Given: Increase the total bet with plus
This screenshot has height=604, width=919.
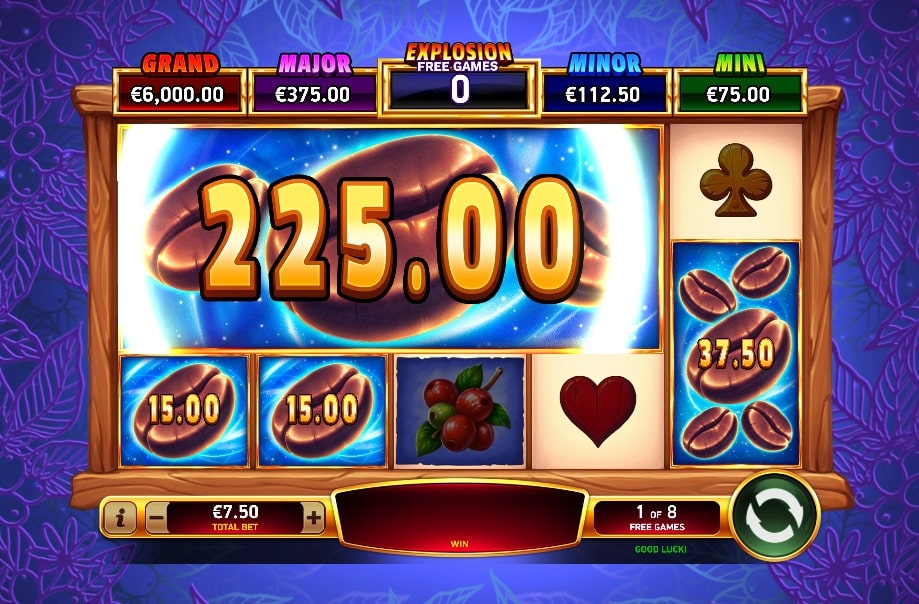Looking at the screenshot, I should click(x=314, y=517).
